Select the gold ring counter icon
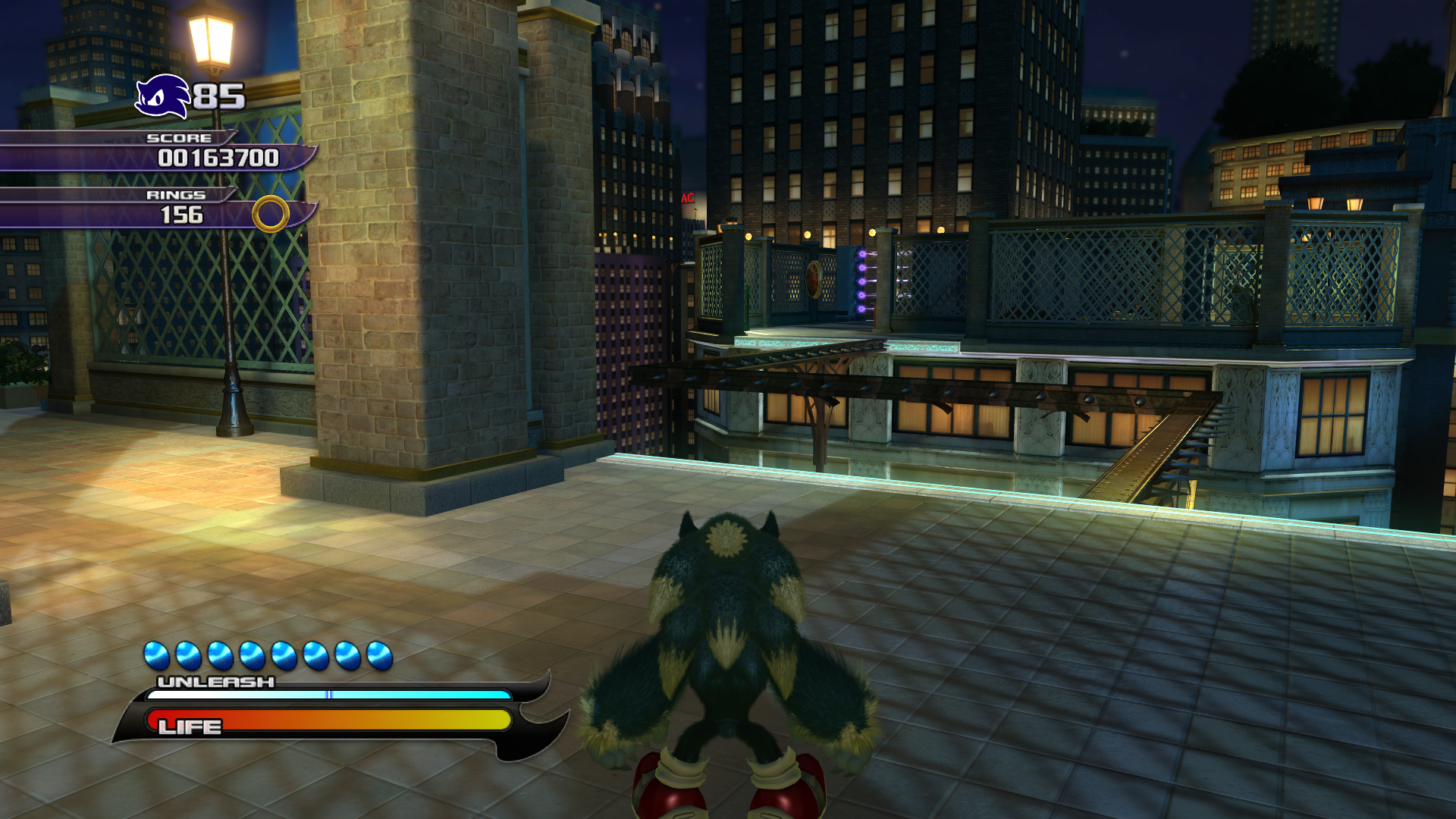1456x819 pixels. pos(271,214)
